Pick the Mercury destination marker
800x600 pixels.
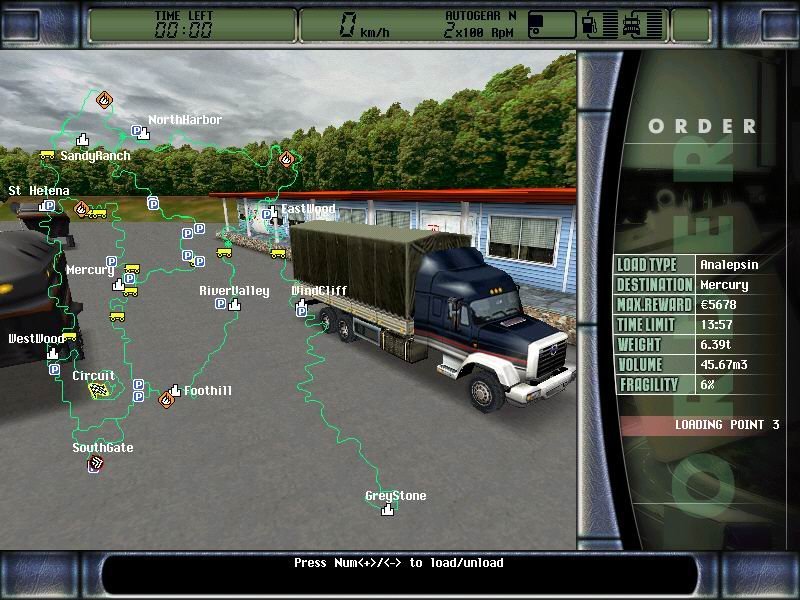(x=118, y=285)
